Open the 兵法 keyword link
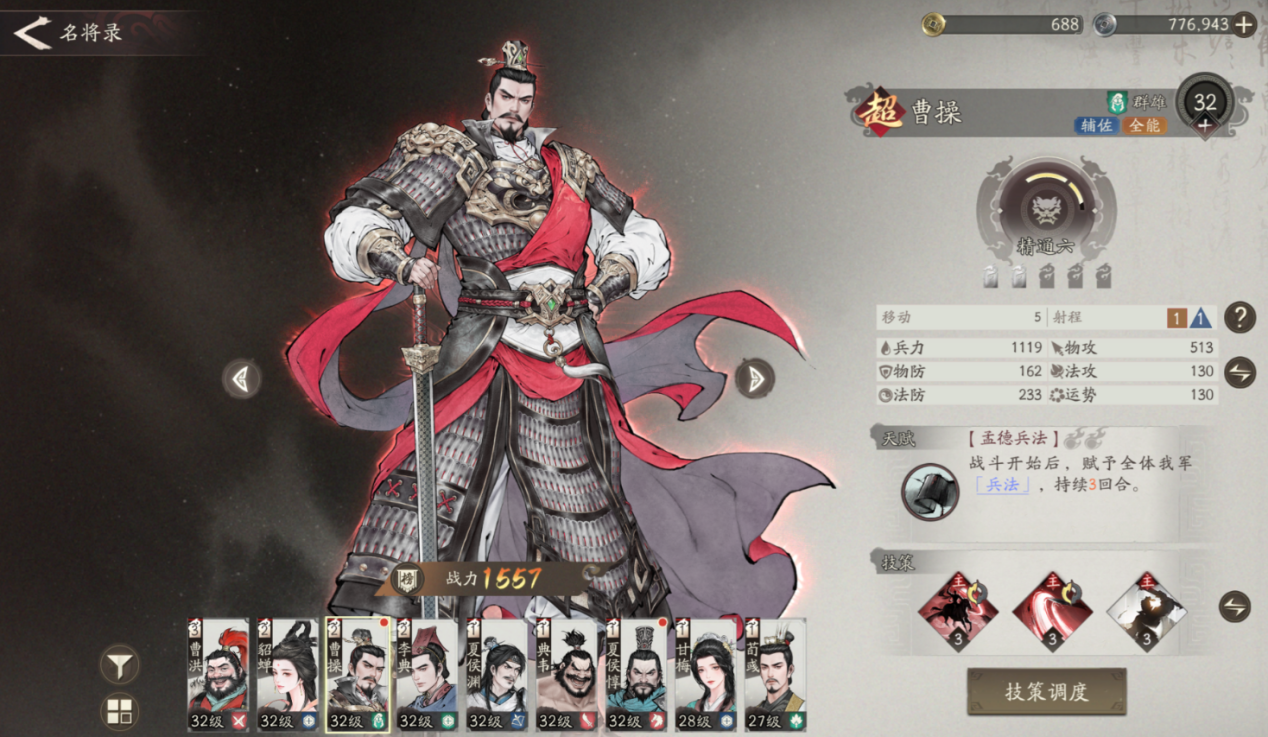This screenshot has width=1268, height=737. coord(1002,485)
